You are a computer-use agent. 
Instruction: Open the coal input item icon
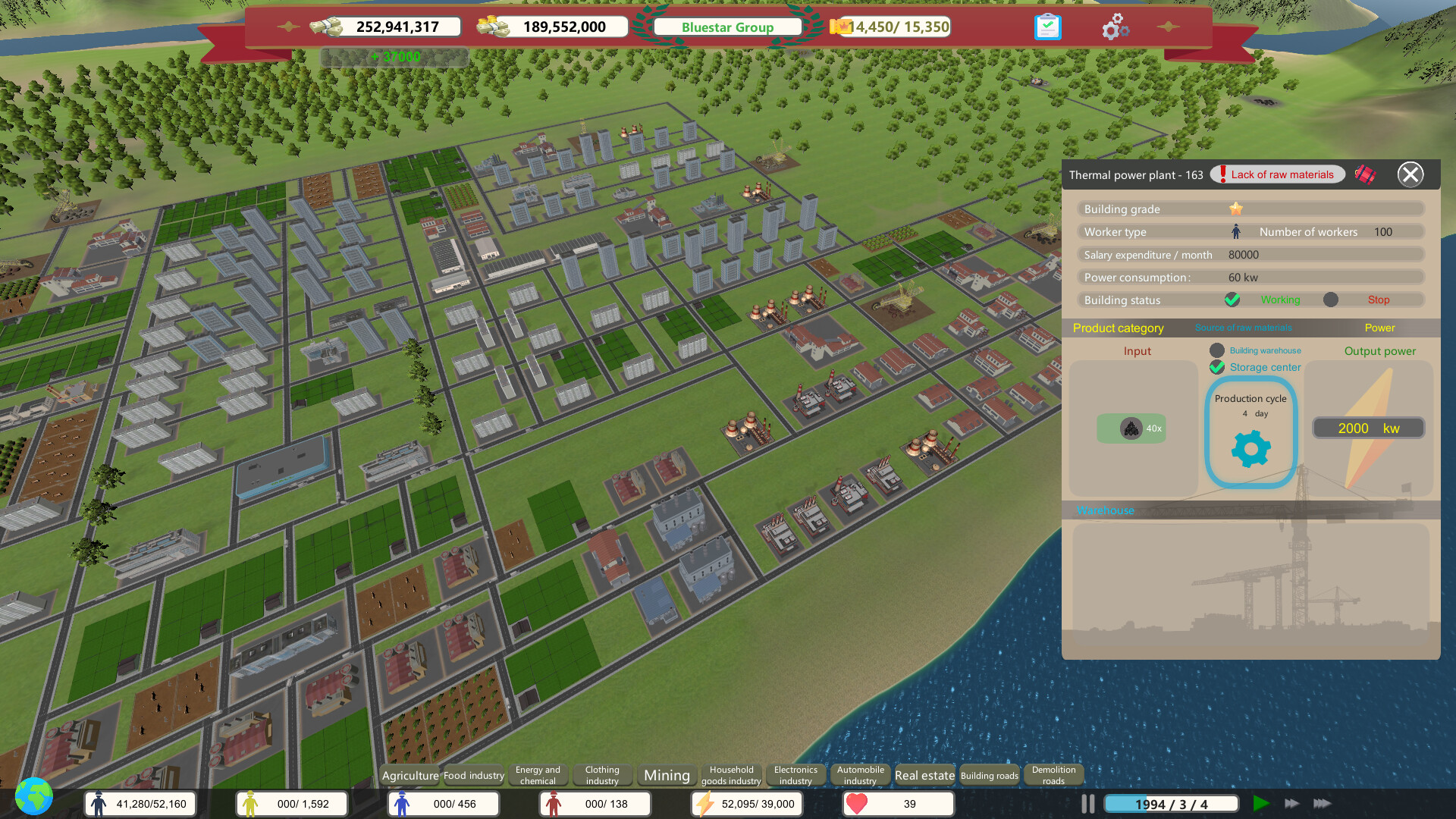1131,428
